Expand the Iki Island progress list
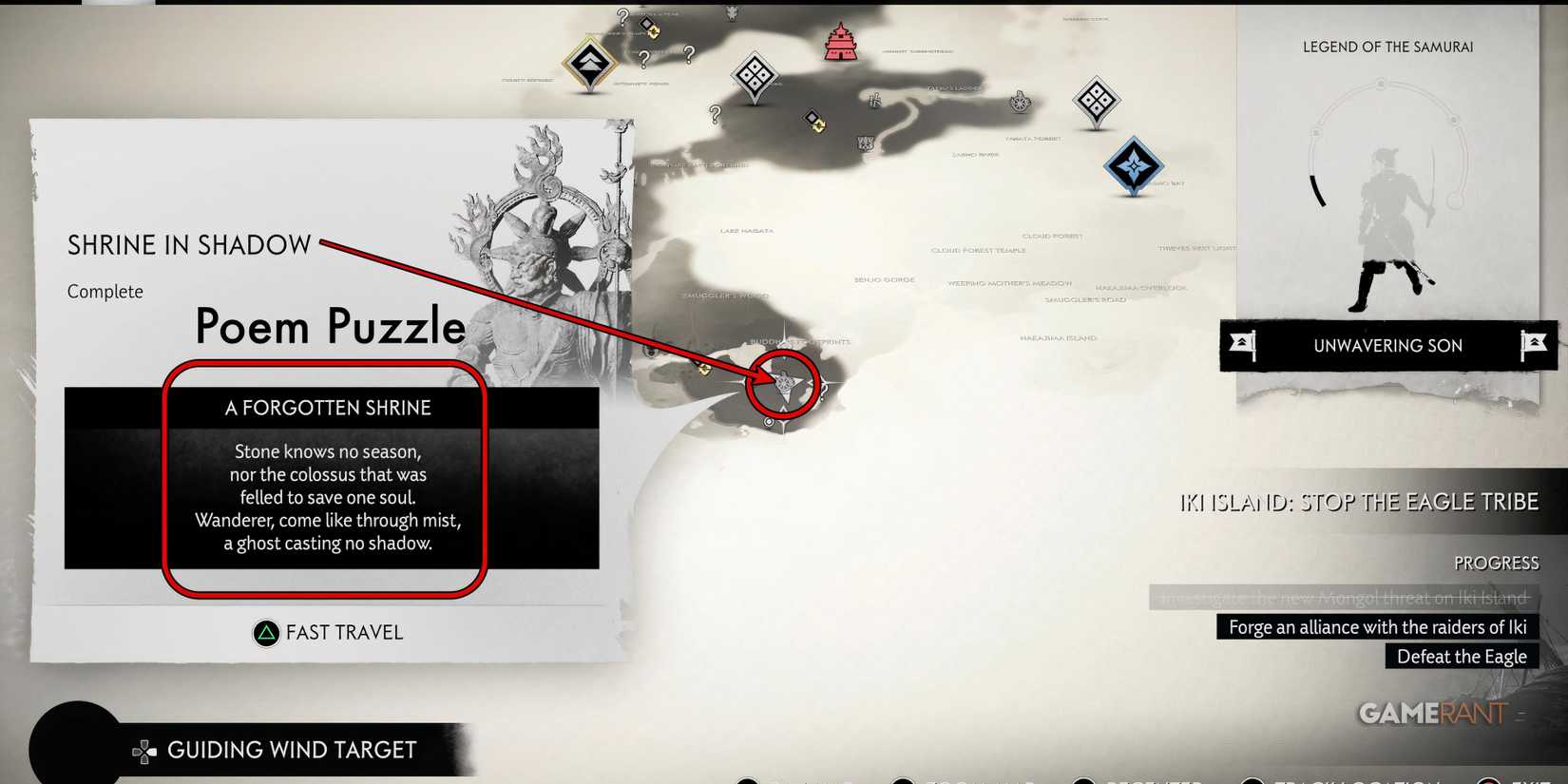Viewport: 1568px width, 784px height. point(1497,562)
